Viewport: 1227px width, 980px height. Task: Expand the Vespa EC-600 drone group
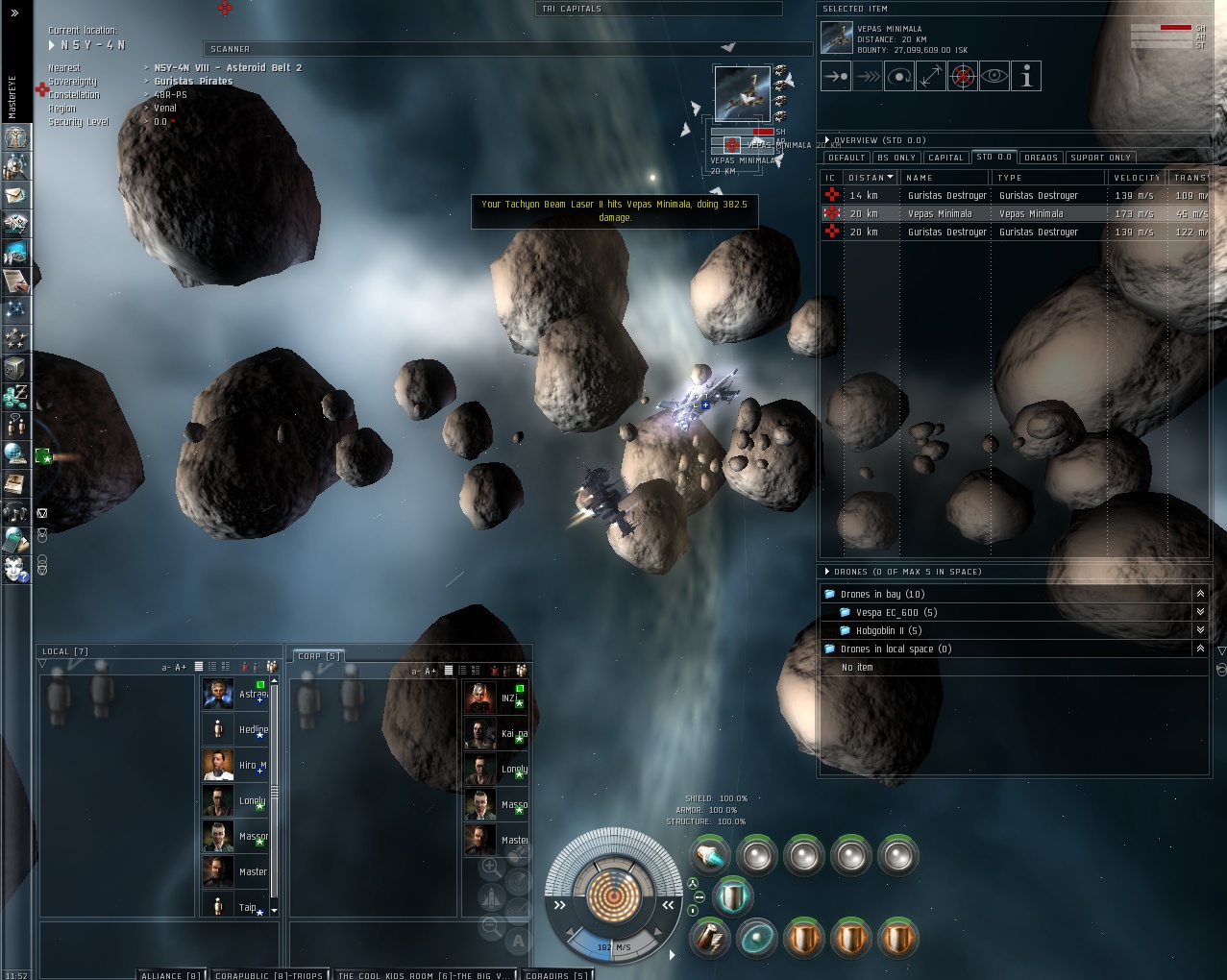1200,612
